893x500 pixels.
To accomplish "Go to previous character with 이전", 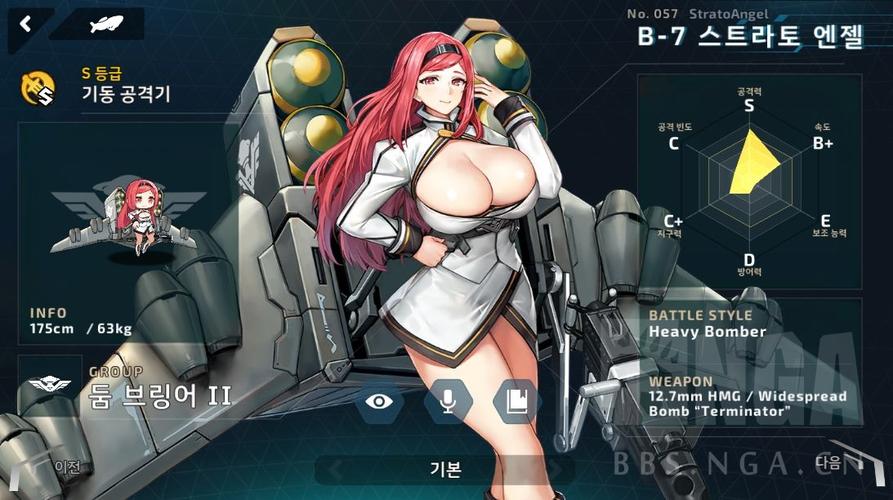I will (67, 466).
